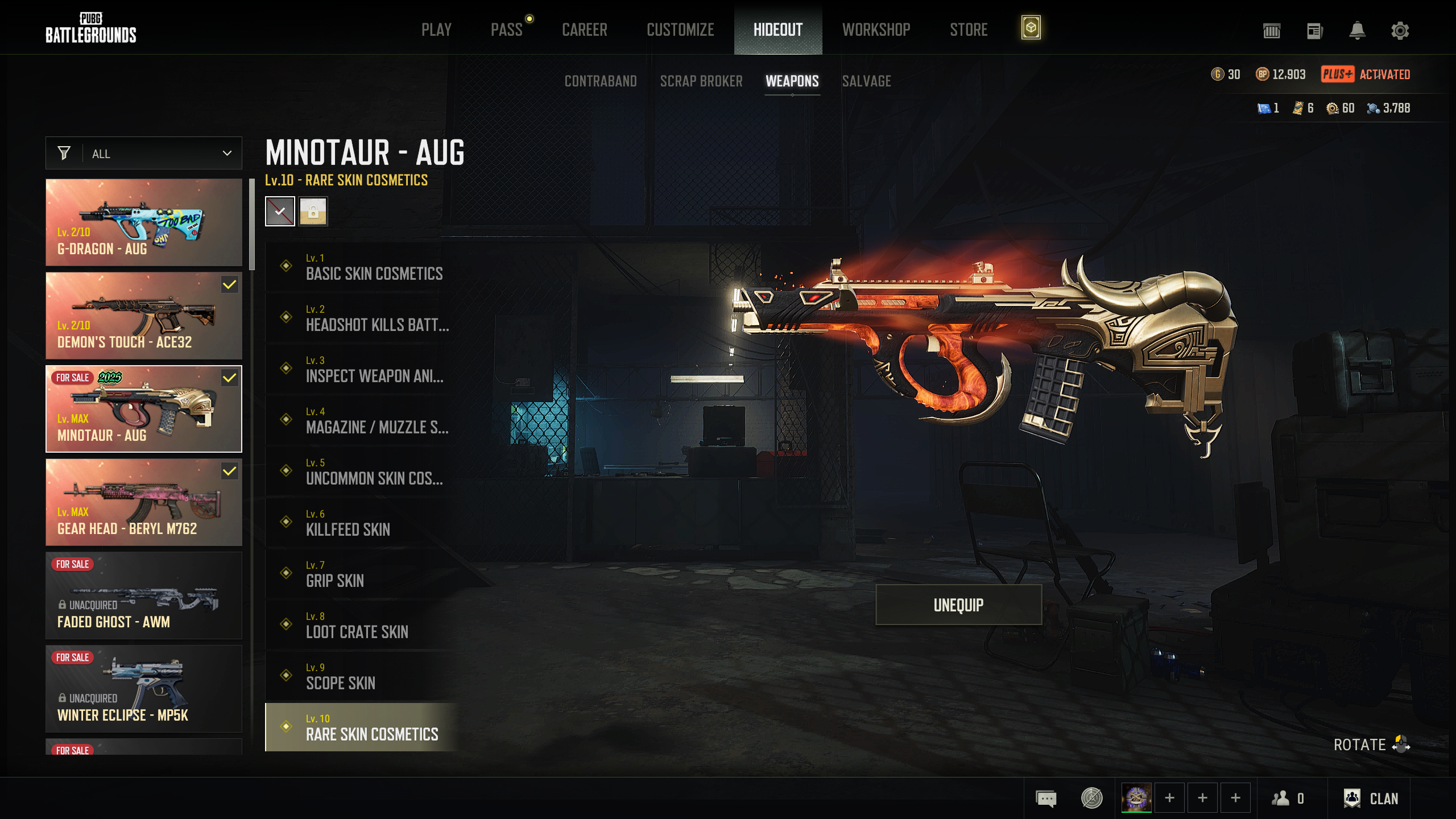Expand the ALL weapon filter dropdown
Screen dimensions: 1456x819
click(x=144, y=154)
